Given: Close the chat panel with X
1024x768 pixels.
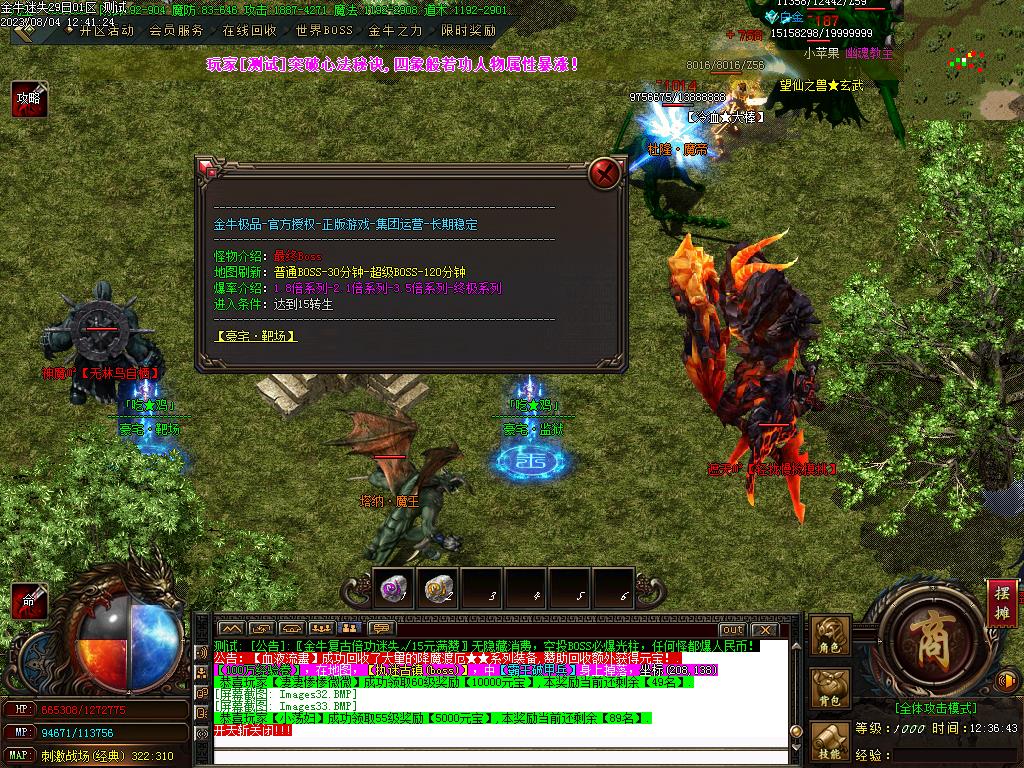Looking at the screenshot, I should point(764,629).
